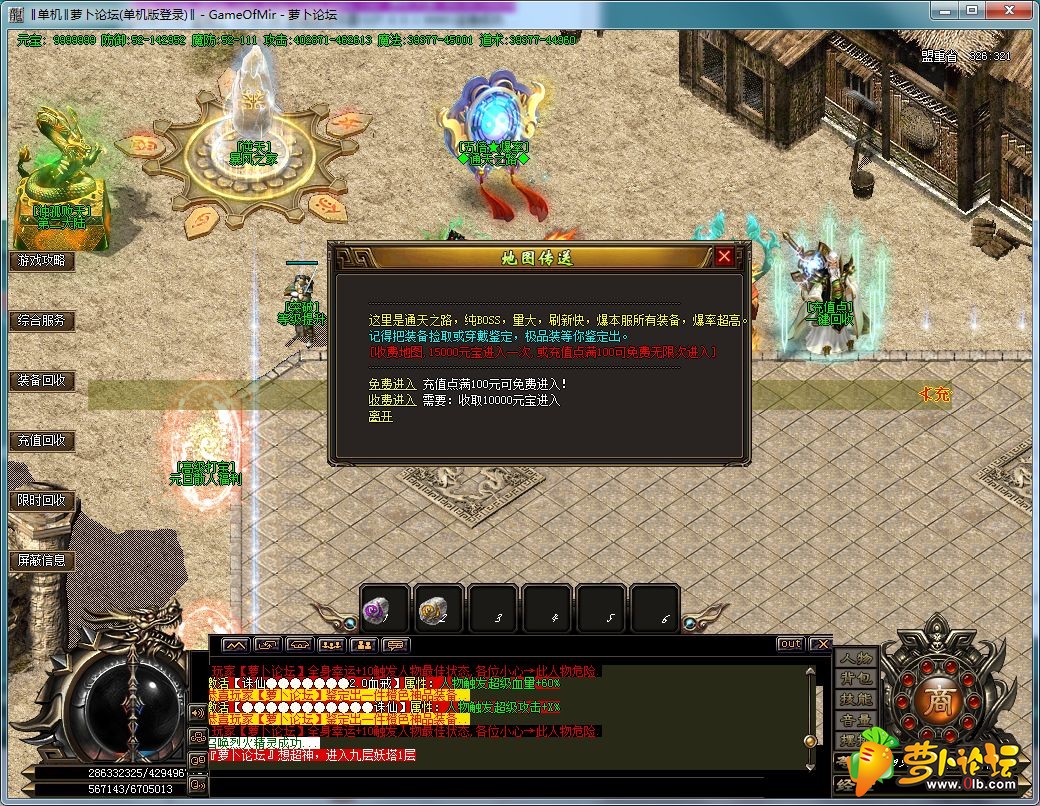1040x806 pixels.
Task: Click 离开 to leave the dialog
Action: [x=380, y=416]
